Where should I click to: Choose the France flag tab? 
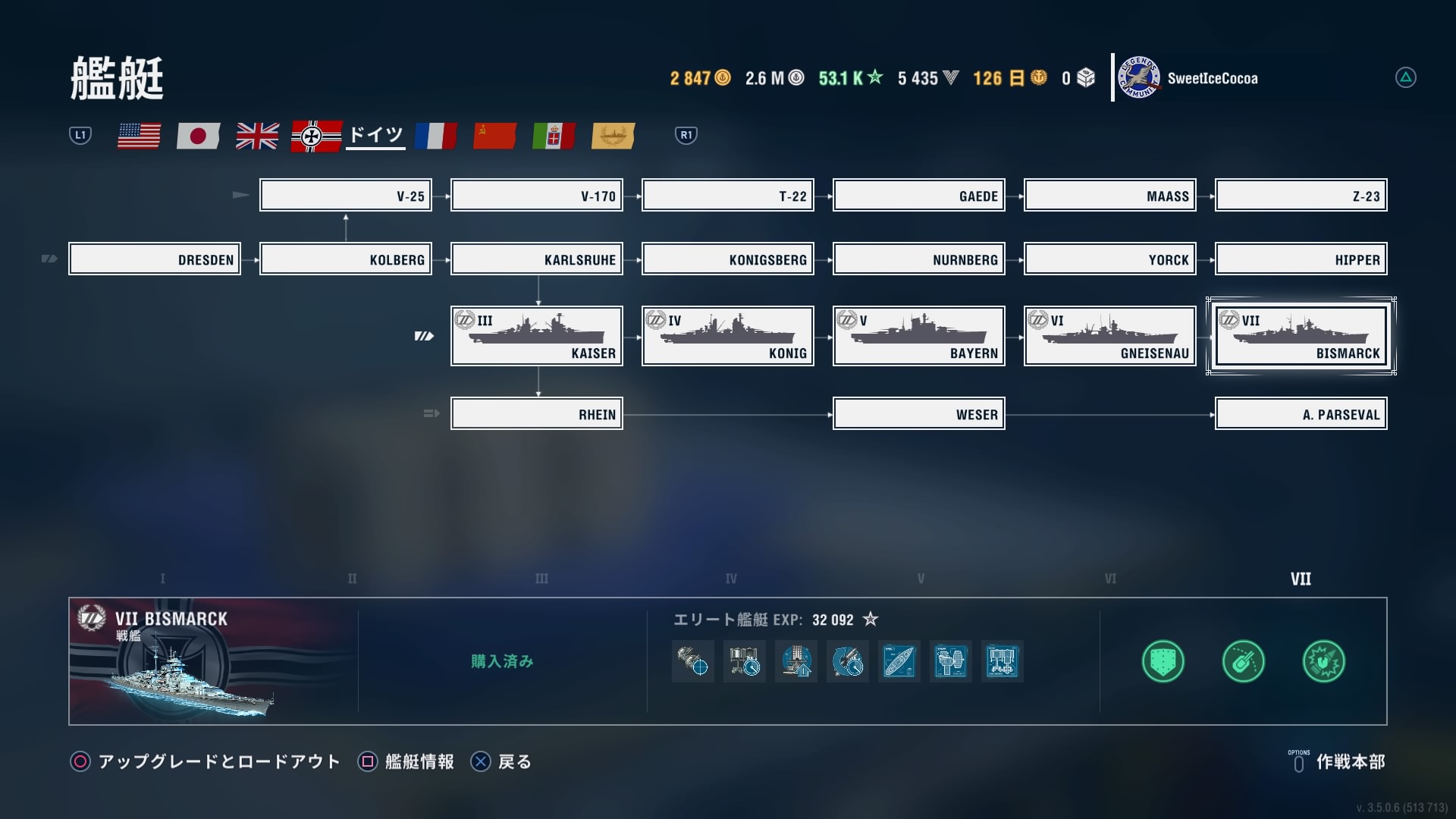435,136
